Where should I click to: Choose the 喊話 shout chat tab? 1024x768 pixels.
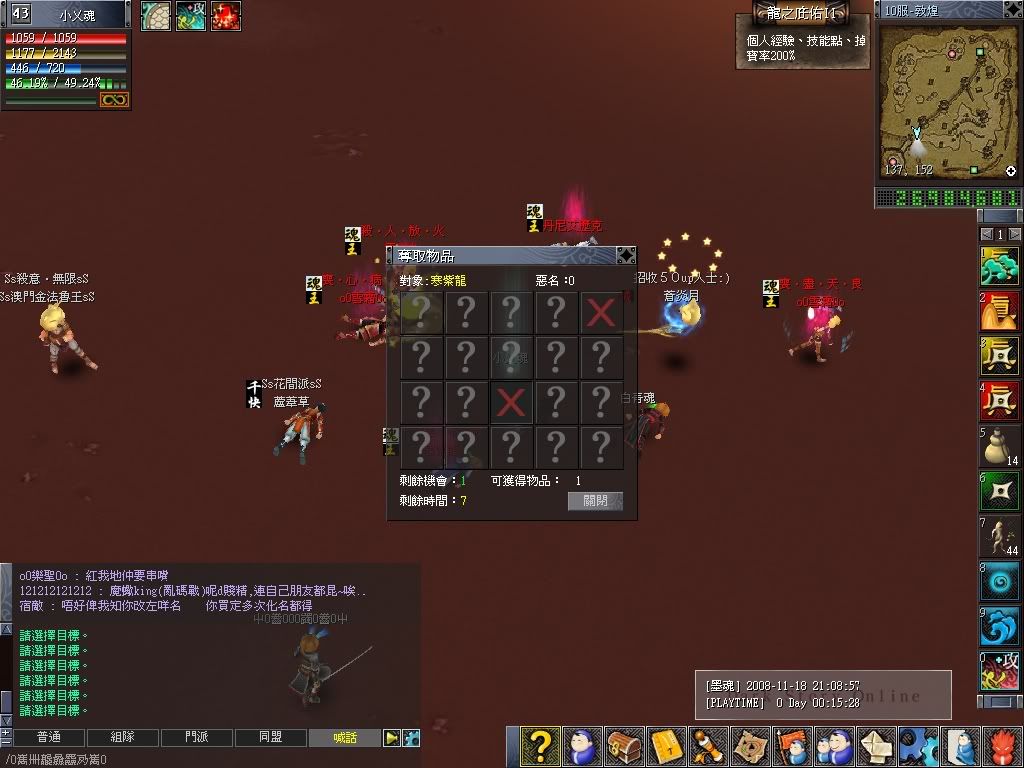point(344,738)
